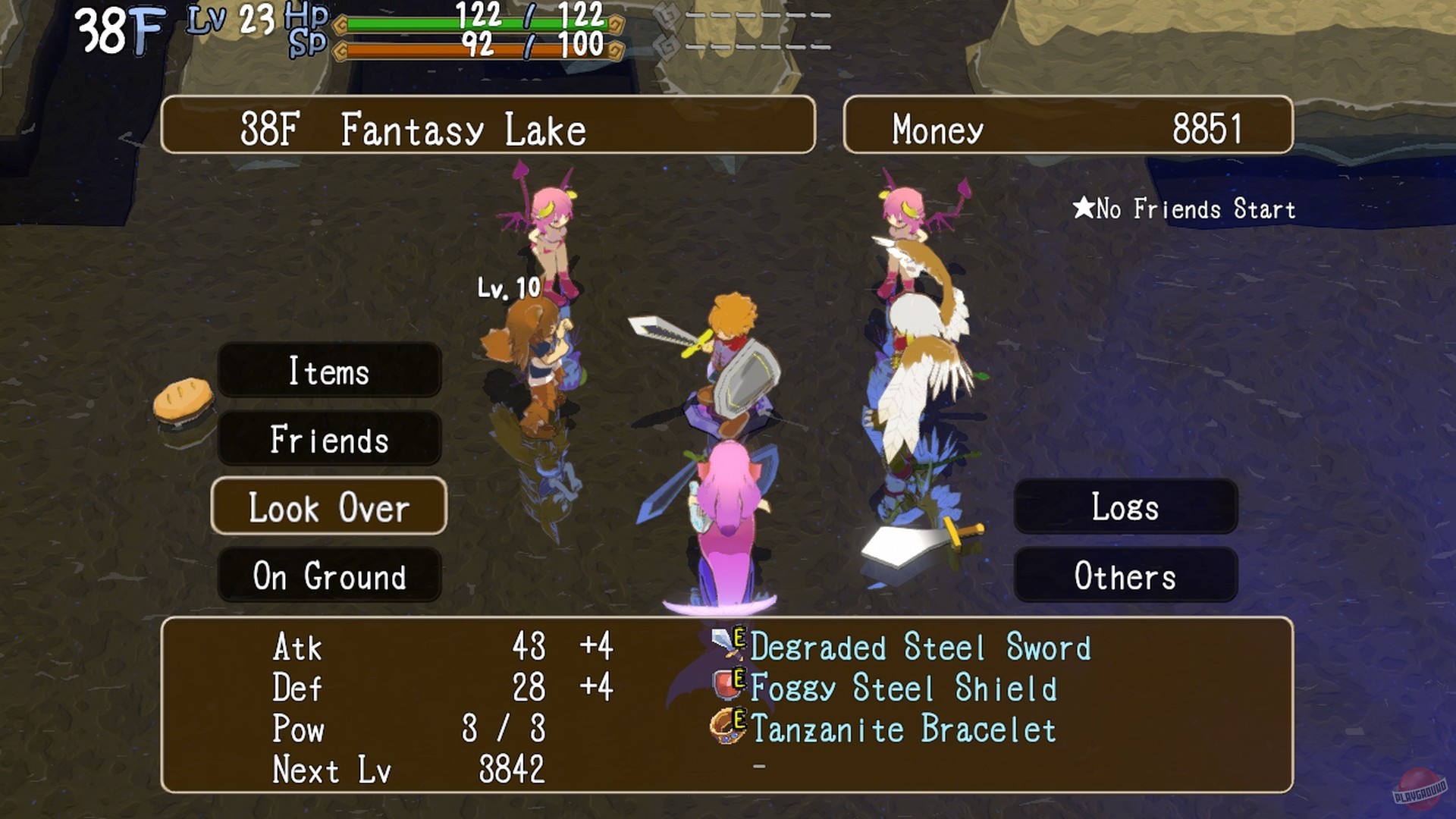The height and width of the screenshot is (819, 1456).
Task: Click the On Ground button
Action: [x=329, y=576]
